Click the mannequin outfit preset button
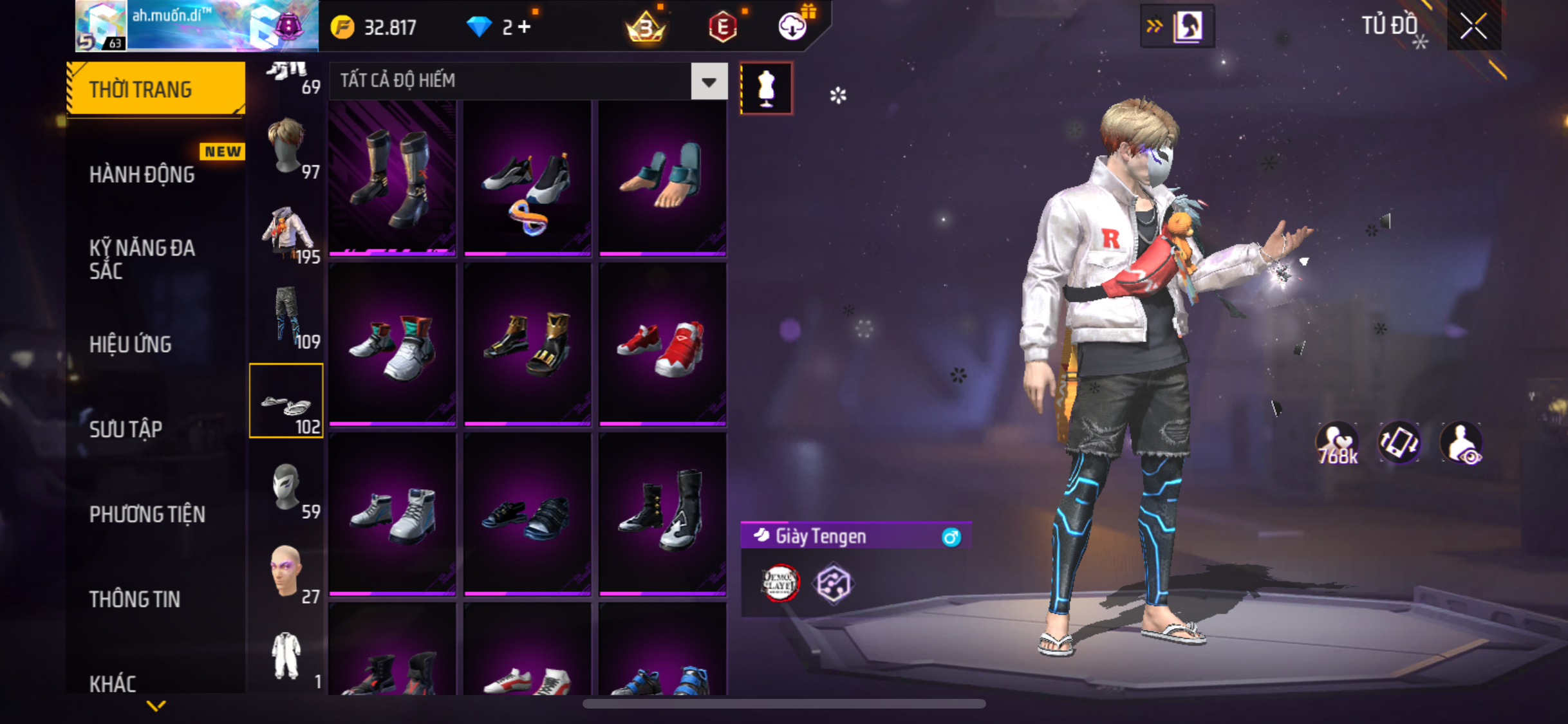Image resolution: width=1568 pixels, height=724 pixels. [766, 88]
